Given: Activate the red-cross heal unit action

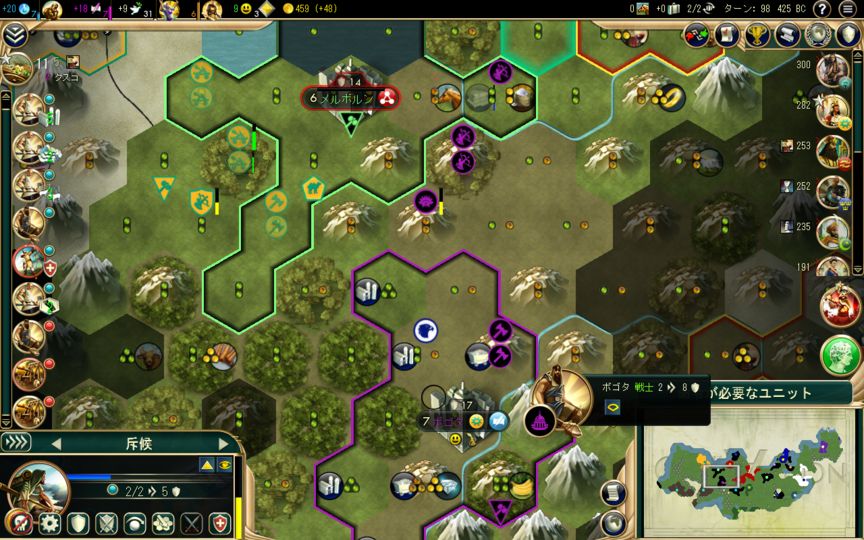Looking at the screenshot, I should point(220,523).
